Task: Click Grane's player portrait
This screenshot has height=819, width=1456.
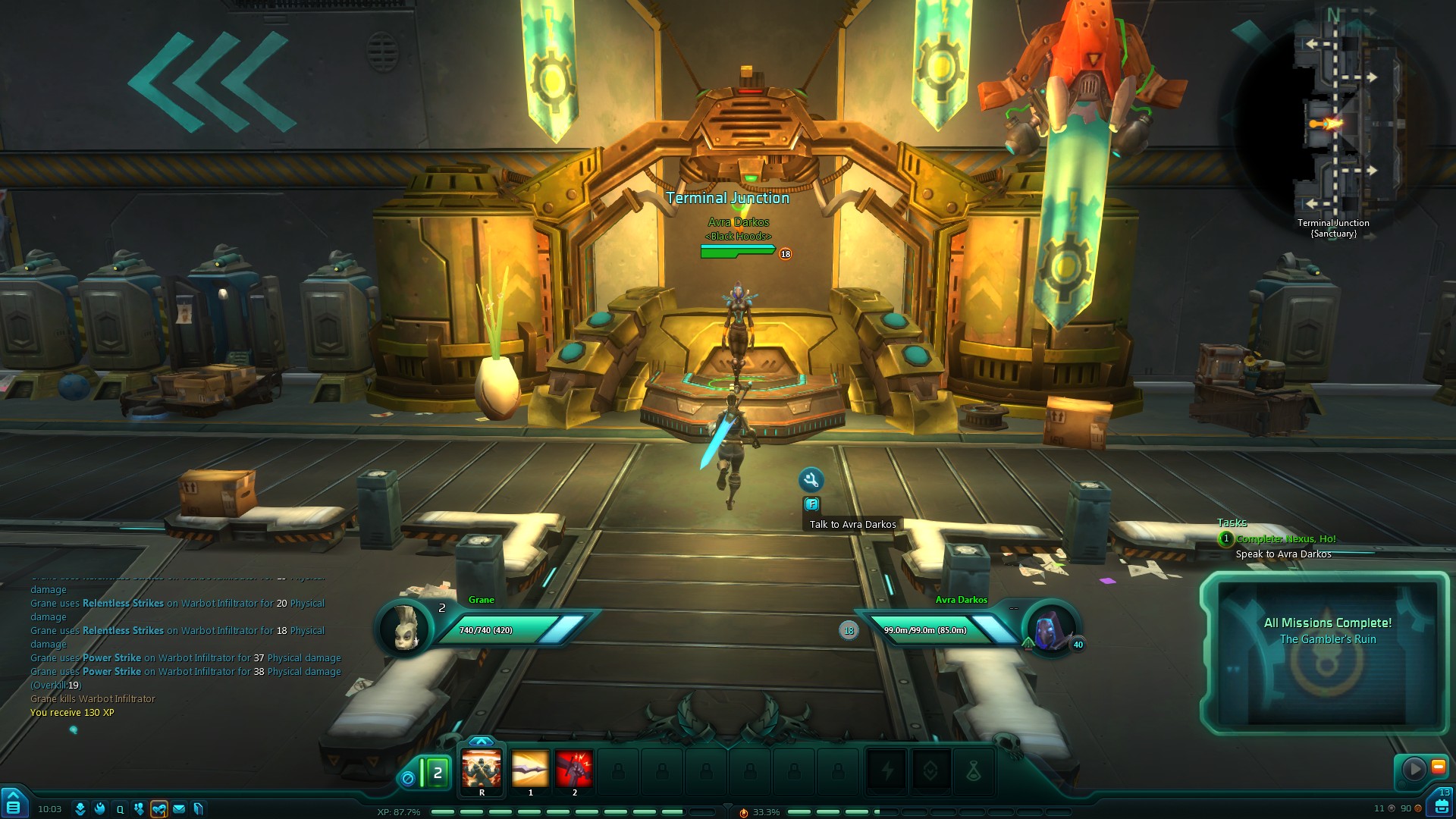Action: (x=406, y=629)
